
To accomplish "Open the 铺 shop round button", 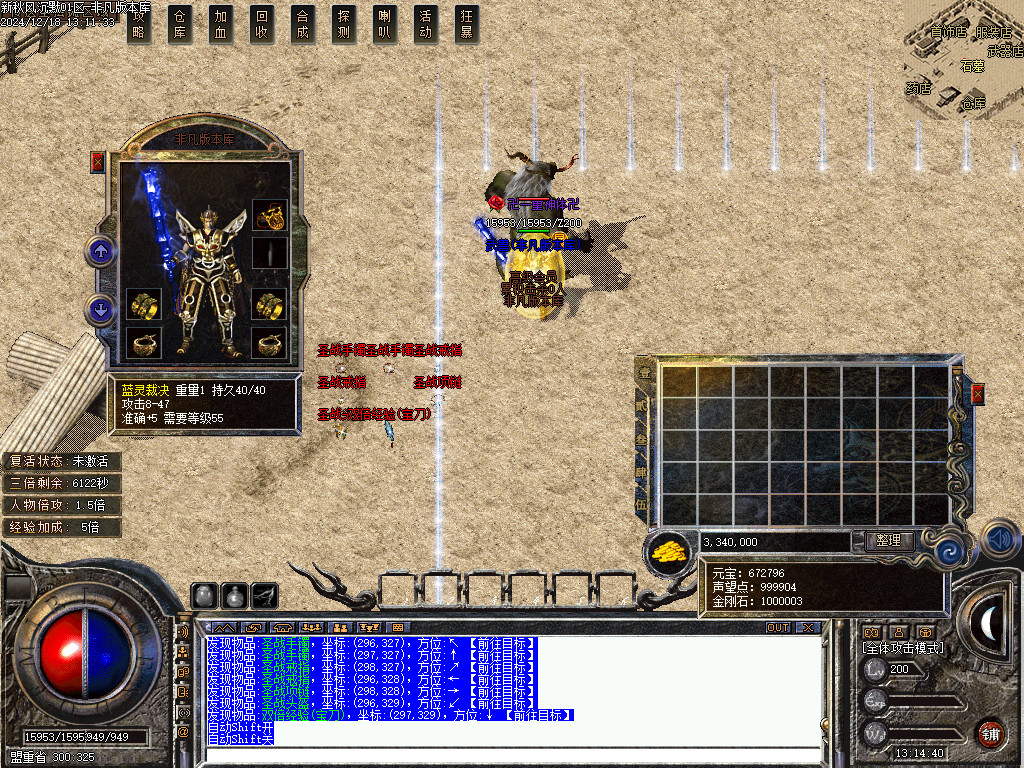I will (x=990, y=733).
